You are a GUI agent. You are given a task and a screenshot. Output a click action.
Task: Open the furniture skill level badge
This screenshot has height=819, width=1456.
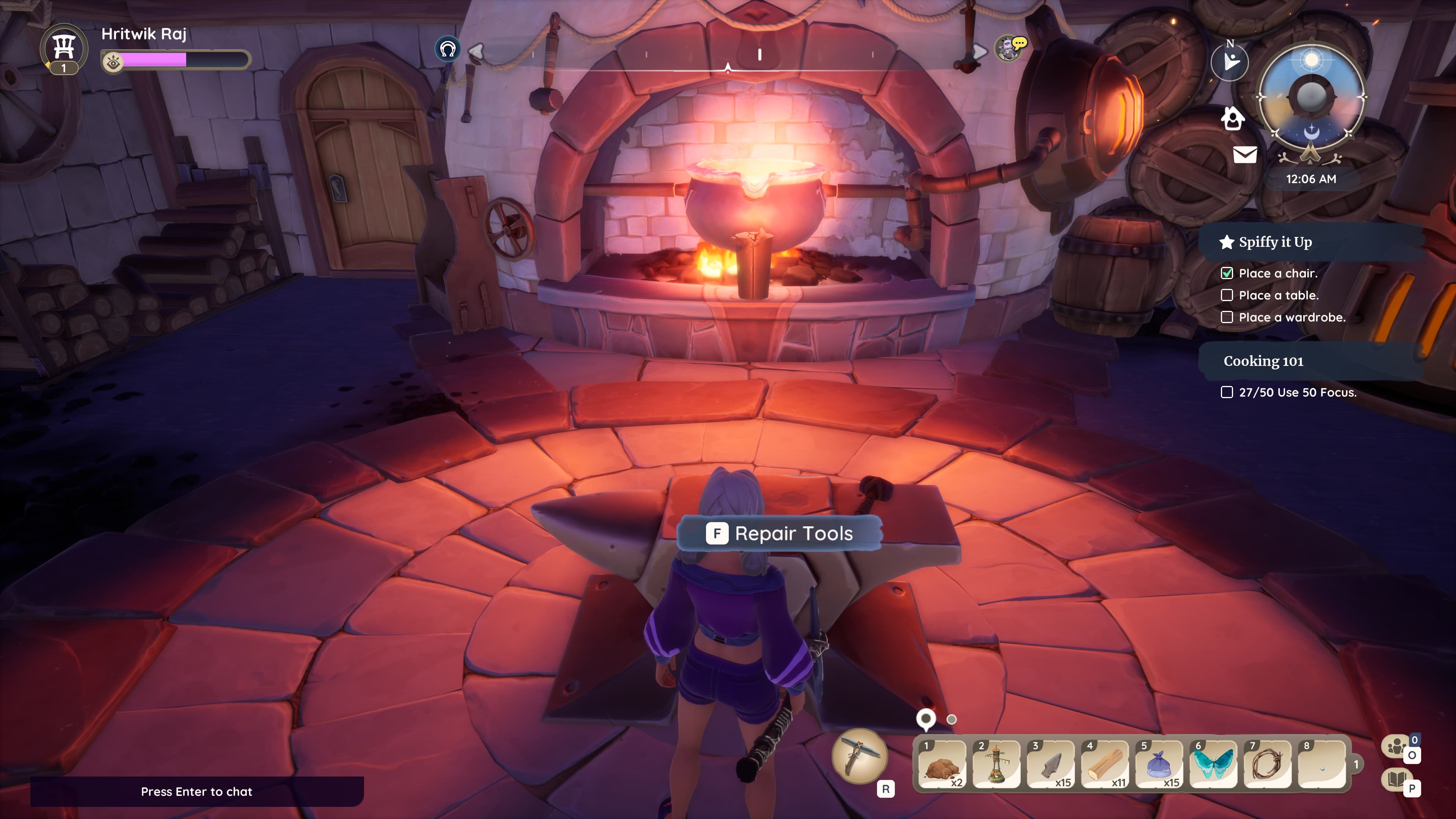(x=64, y=50)
